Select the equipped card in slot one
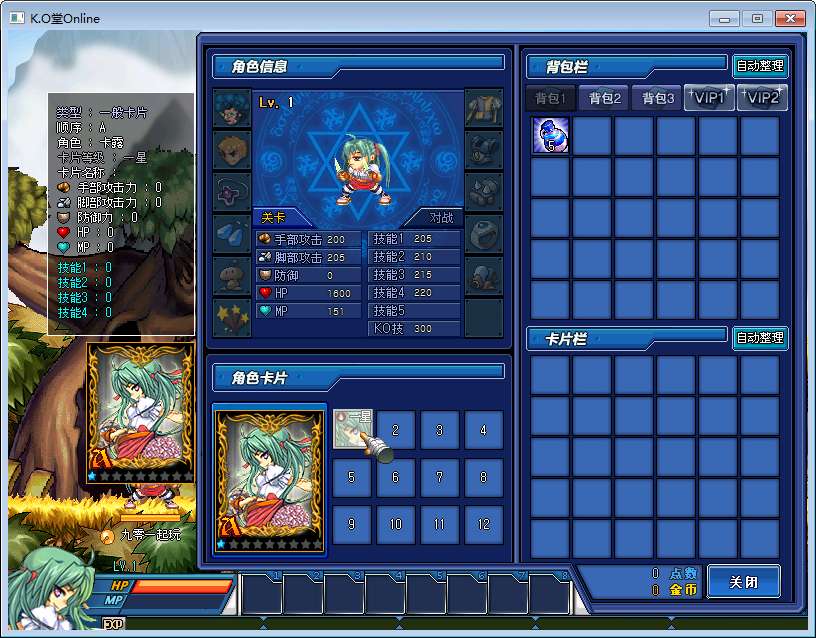Image resolution: width=816 pixels, height=638 pixels. click(352, 430)
